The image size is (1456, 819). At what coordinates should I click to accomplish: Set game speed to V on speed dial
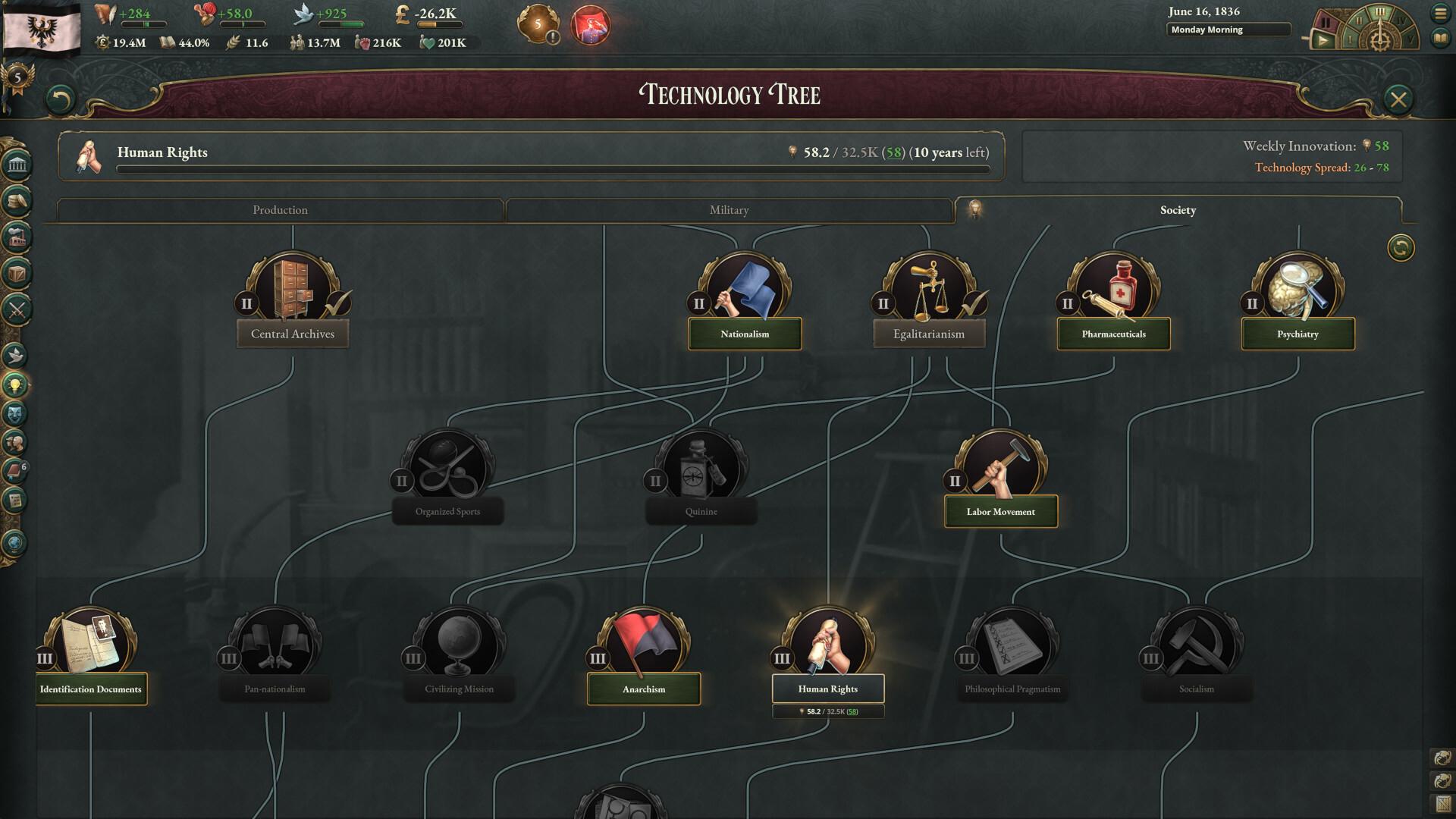tap(1410, 40)
